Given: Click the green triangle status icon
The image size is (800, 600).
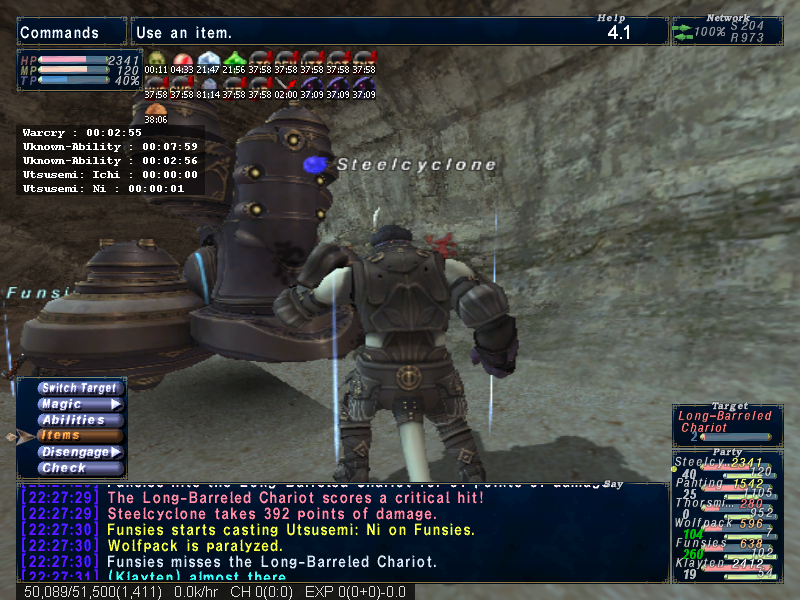Looking at the screenshot, I should (x=233, y=59).
